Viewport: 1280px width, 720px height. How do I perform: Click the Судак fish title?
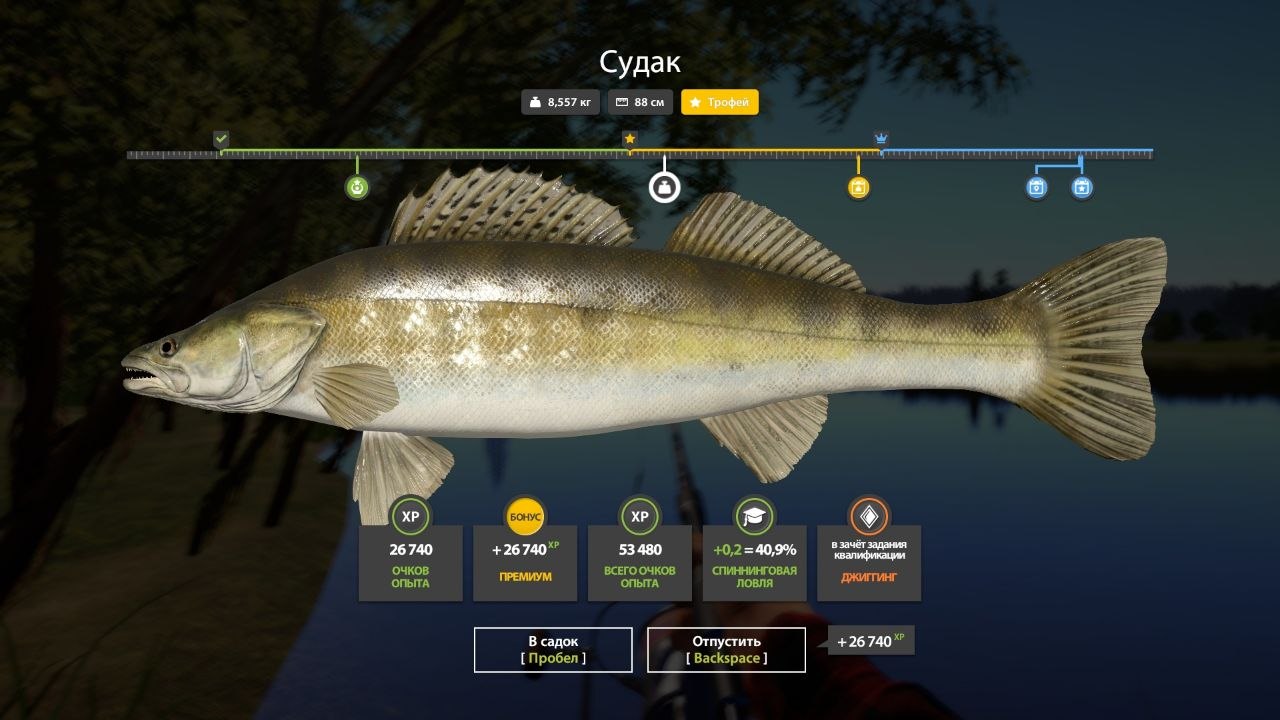click(639, 63)
